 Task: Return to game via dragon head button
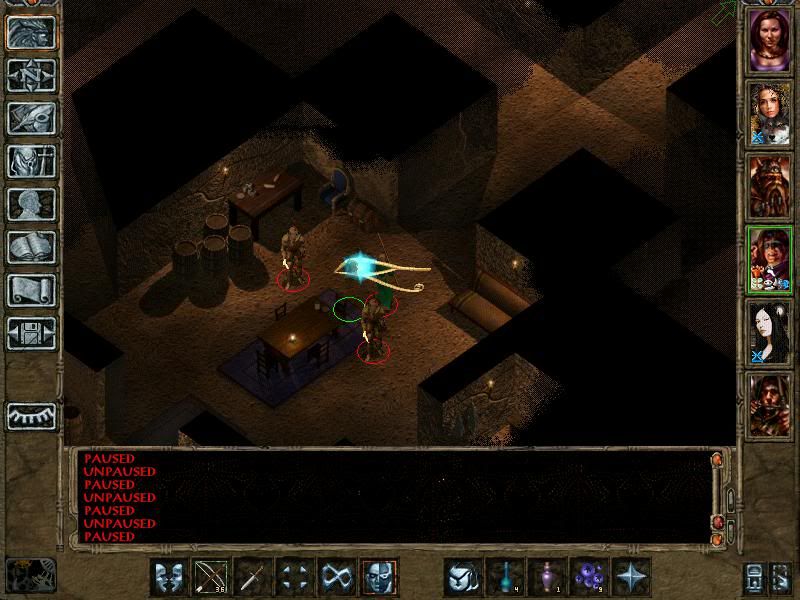(32, 32)
